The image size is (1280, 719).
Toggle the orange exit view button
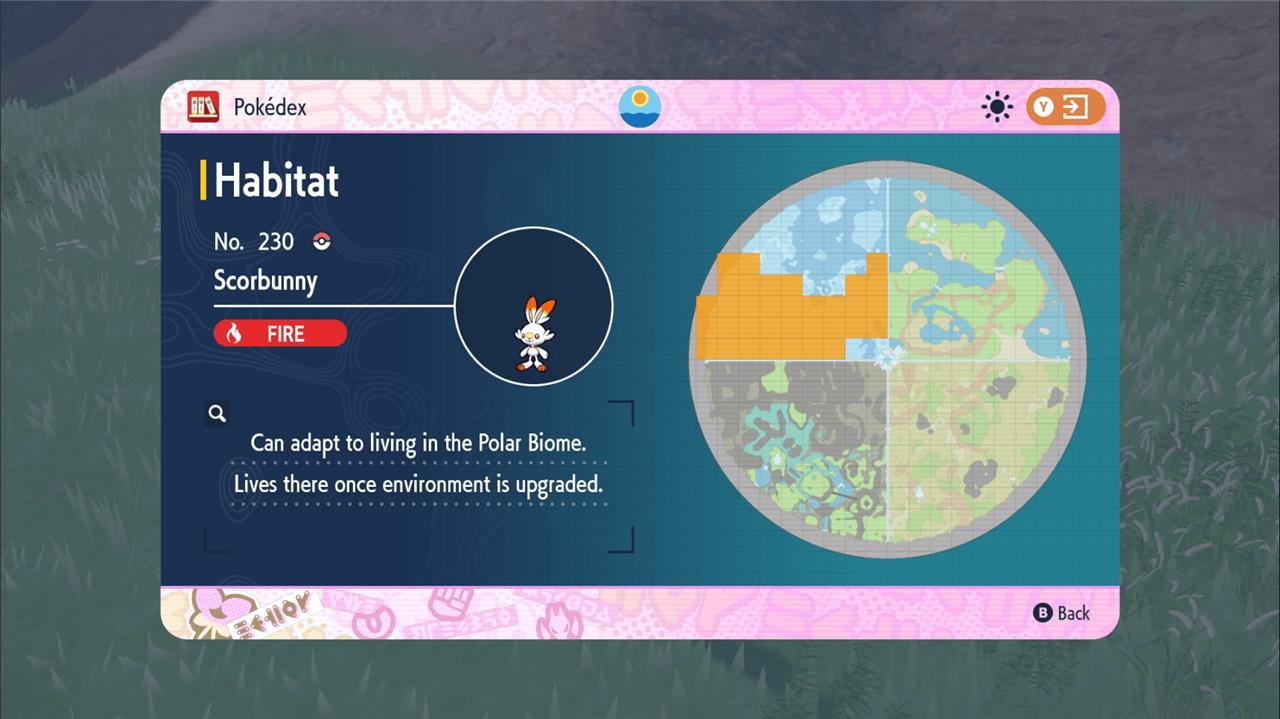coord(1065,107)
